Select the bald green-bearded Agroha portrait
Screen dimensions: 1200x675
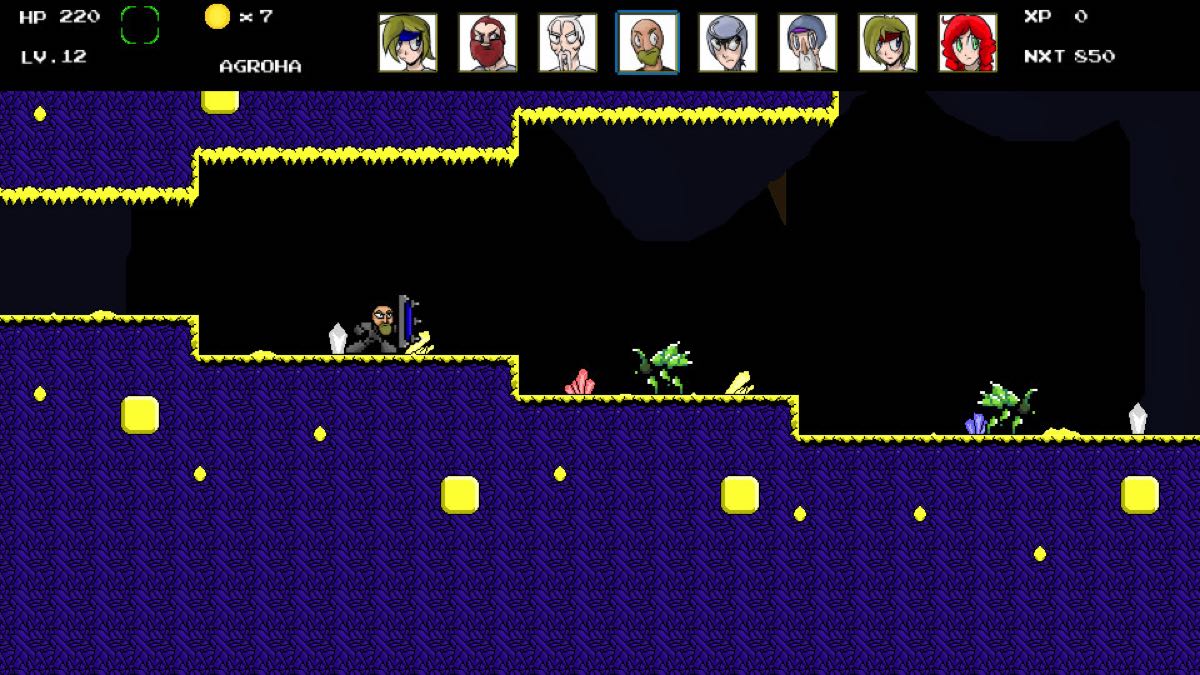(648, 43)
